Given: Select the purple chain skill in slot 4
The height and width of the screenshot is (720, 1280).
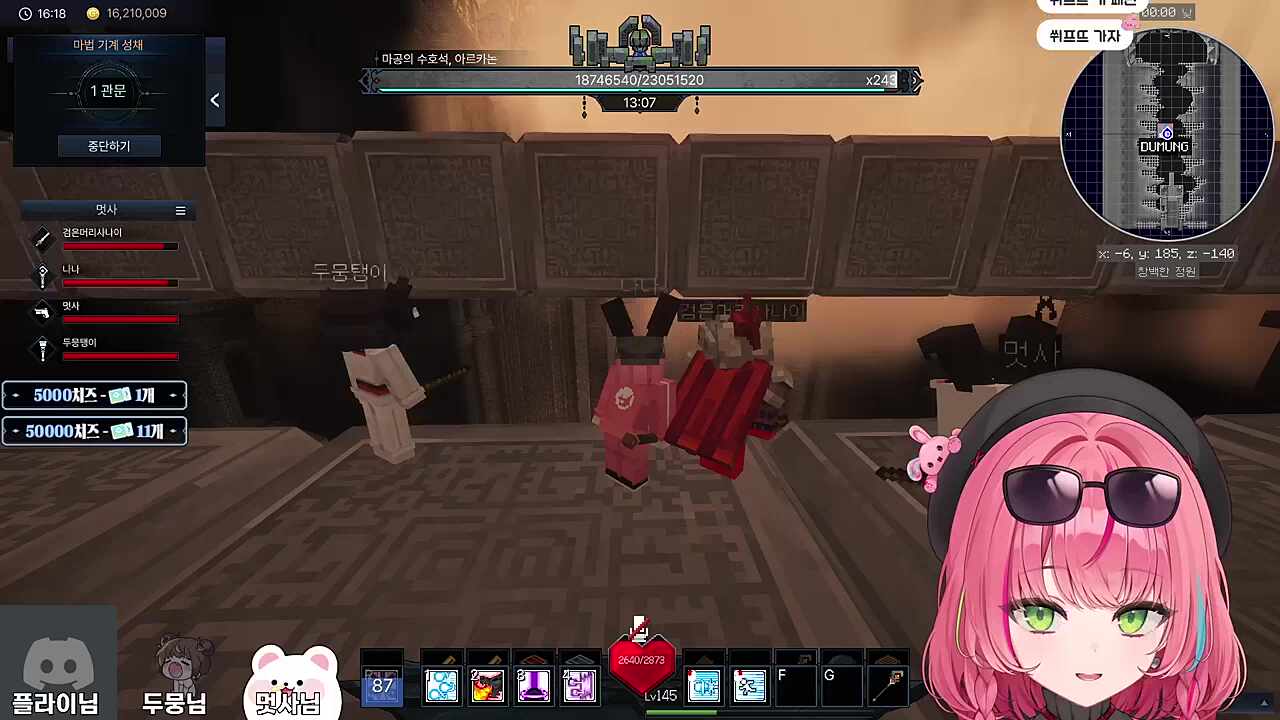Looking at the screenshot, I should pyautogui.click(x=579, y=684).
